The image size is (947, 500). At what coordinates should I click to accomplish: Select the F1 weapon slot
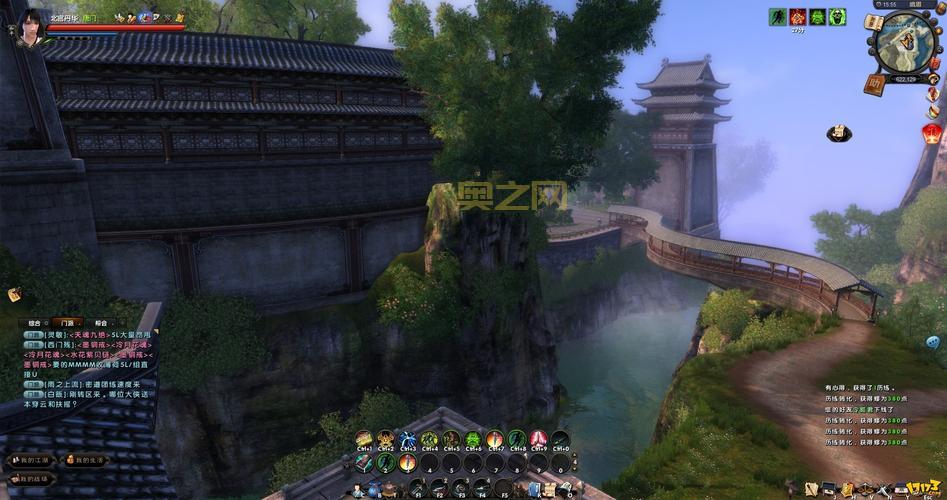417,487
